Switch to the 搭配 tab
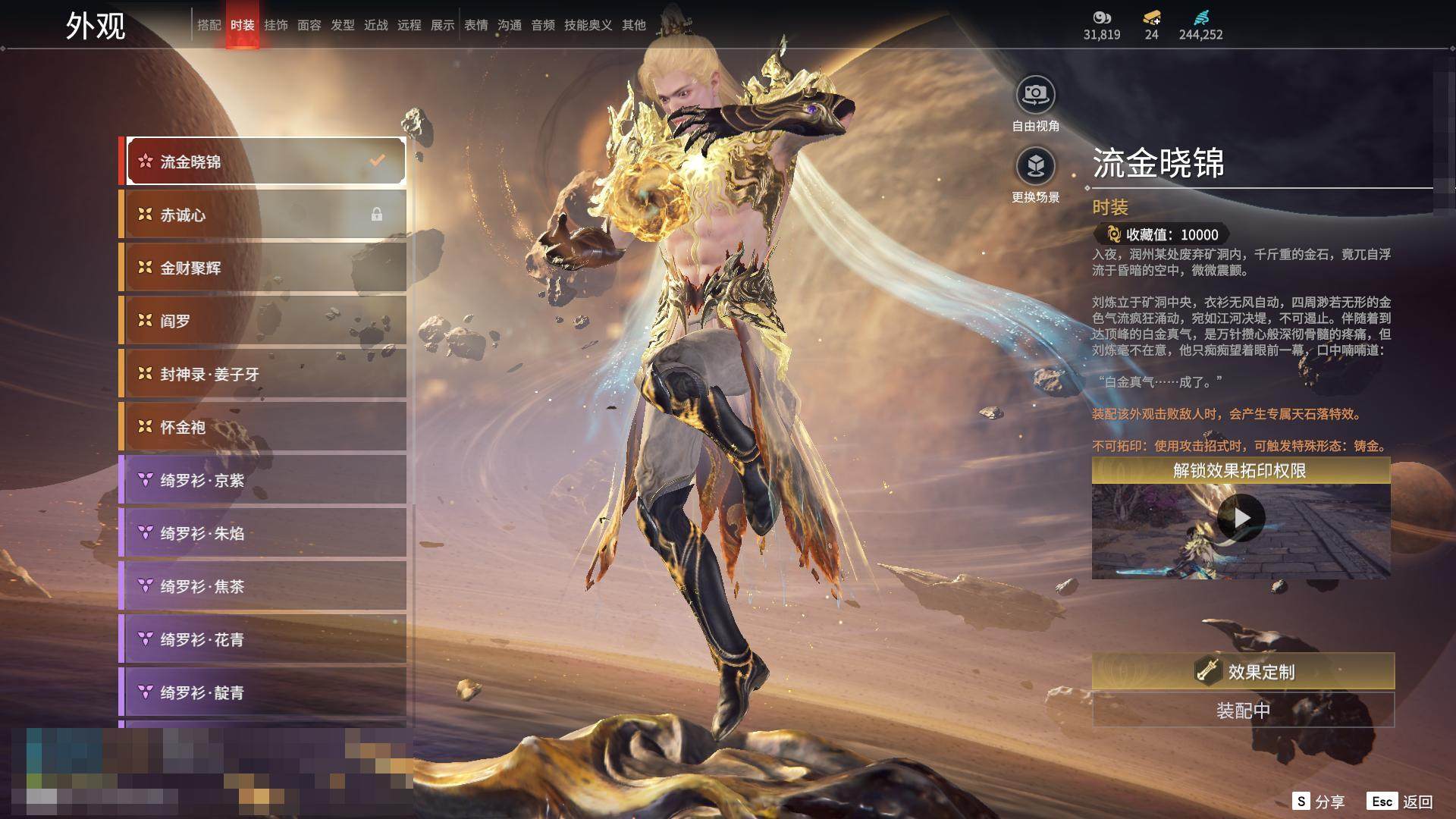This screenshot has width=1456, height=819. 209,25
